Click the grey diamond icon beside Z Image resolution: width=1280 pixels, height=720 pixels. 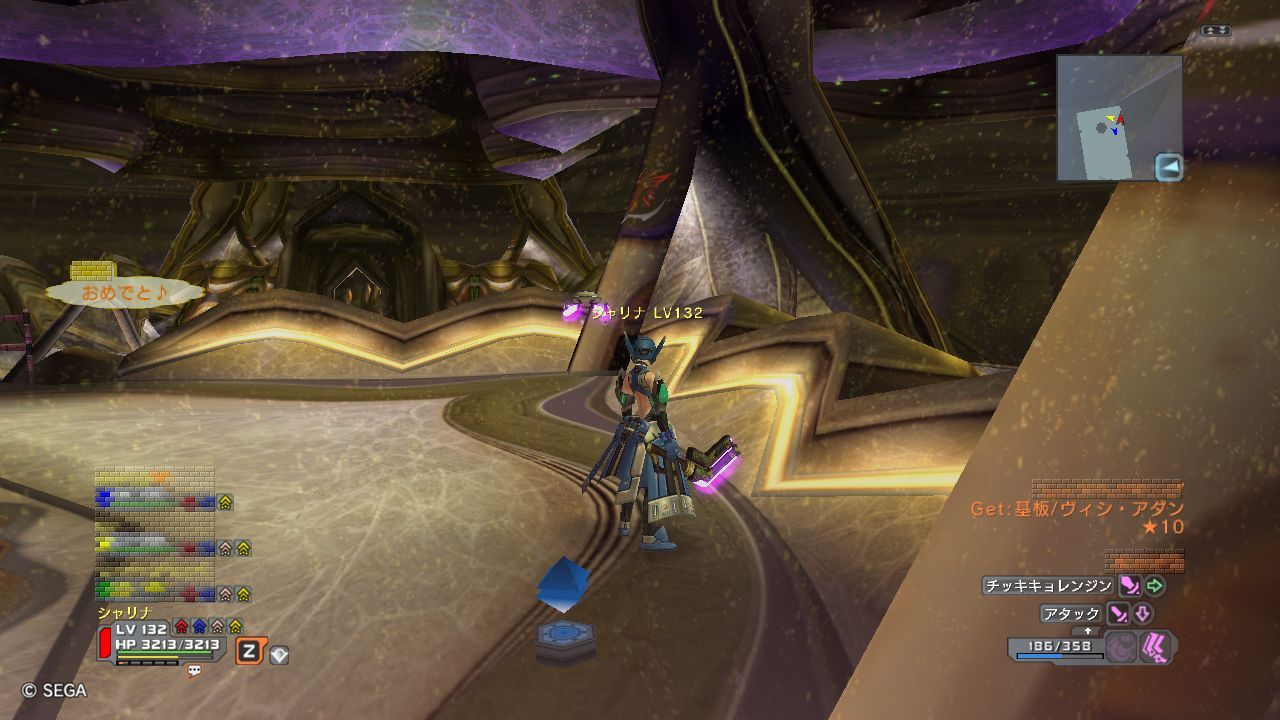coord(279,655)
